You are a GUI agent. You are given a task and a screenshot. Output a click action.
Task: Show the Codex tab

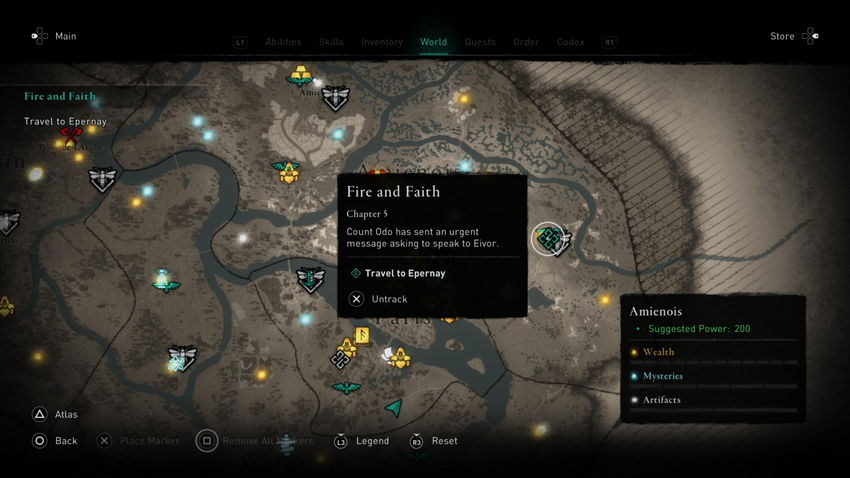(571, 42)
